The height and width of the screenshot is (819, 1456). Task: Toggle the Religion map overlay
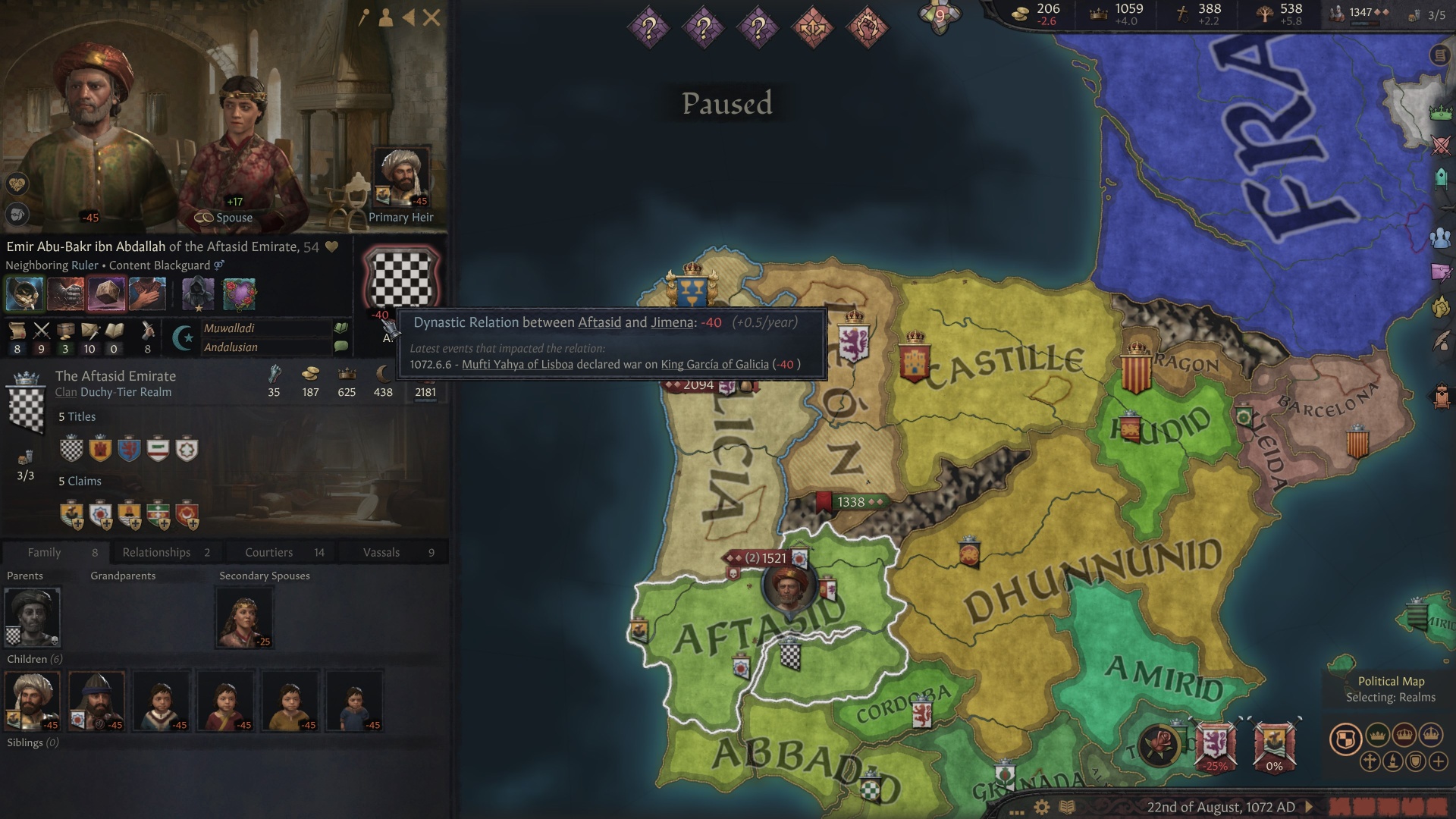coord(1370,761)
